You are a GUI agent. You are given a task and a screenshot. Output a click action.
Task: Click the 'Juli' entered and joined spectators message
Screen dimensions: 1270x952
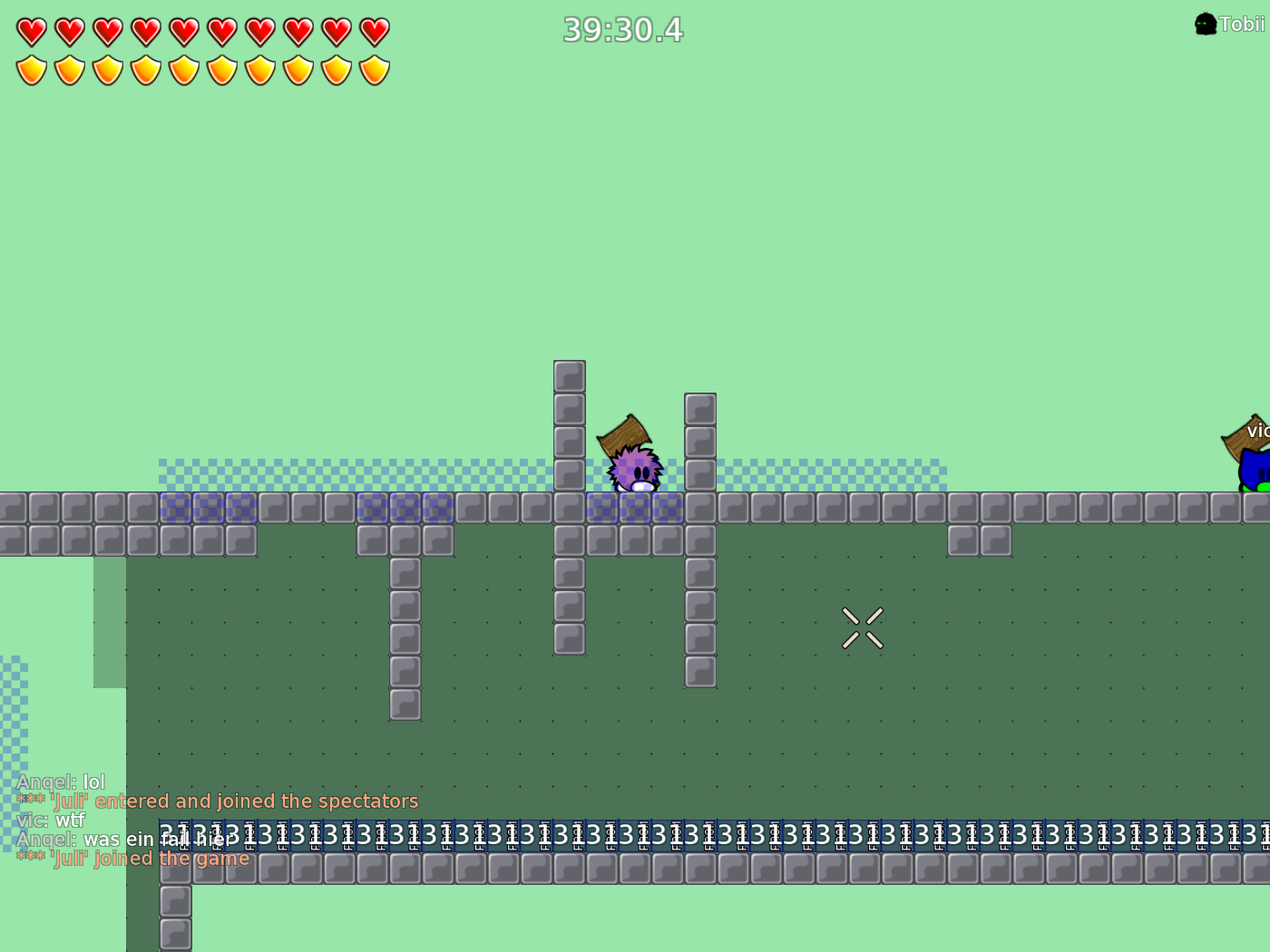pyautogui.click(x=218, y=801)
